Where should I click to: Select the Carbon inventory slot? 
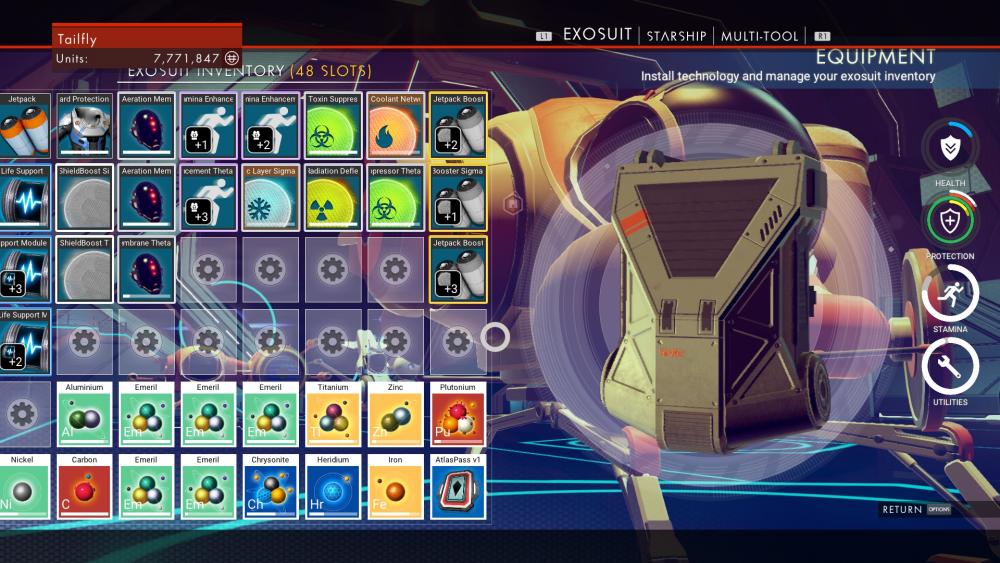pos(84,488)
